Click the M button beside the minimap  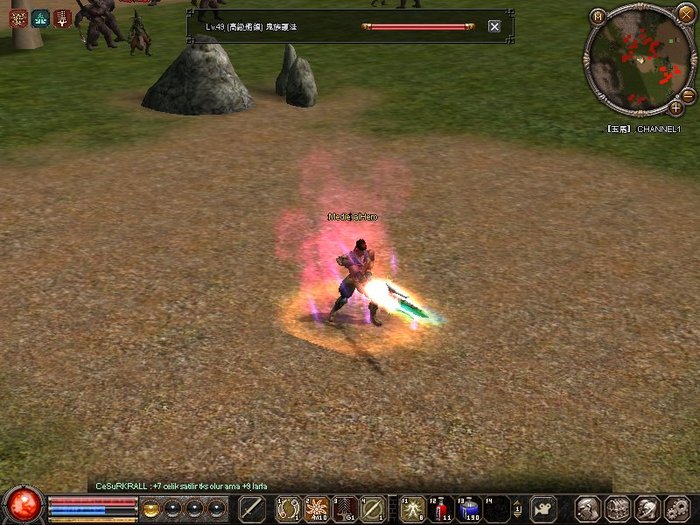(597, 16)
